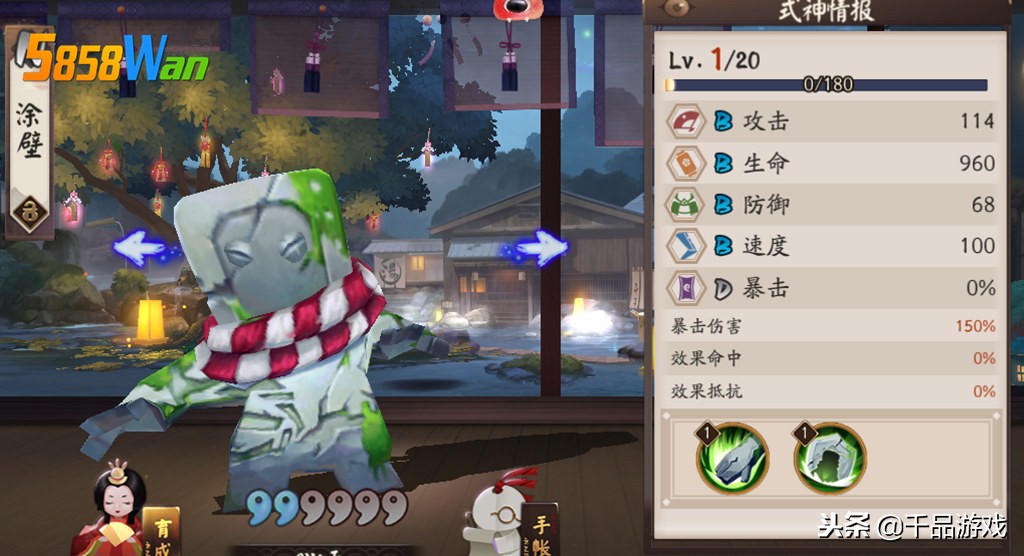Open the 育成 training menu
1024x556 pixels.
pyautogui.click(x=160, y=529)
